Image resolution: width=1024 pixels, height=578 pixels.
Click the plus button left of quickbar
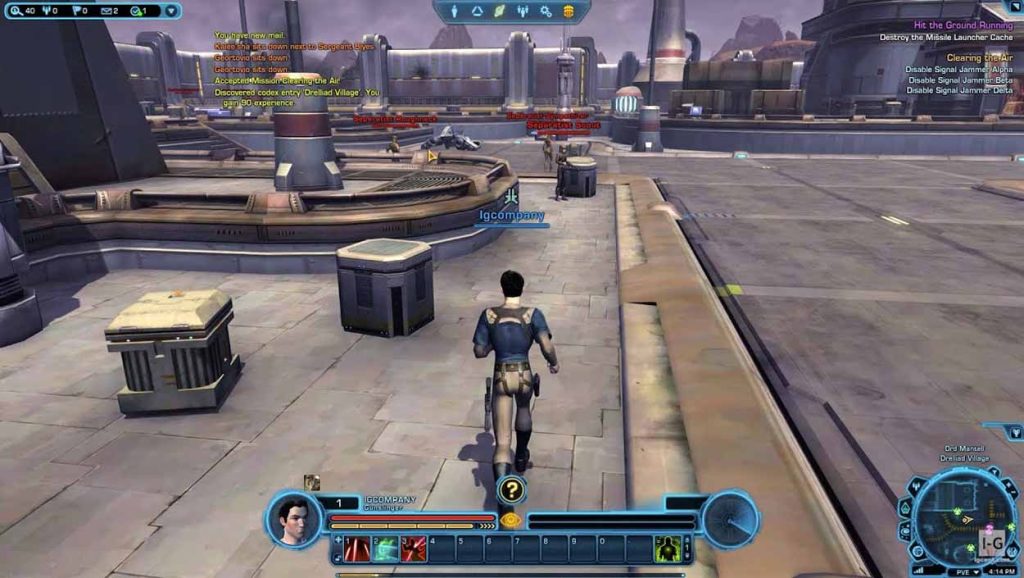coord(337,540)
